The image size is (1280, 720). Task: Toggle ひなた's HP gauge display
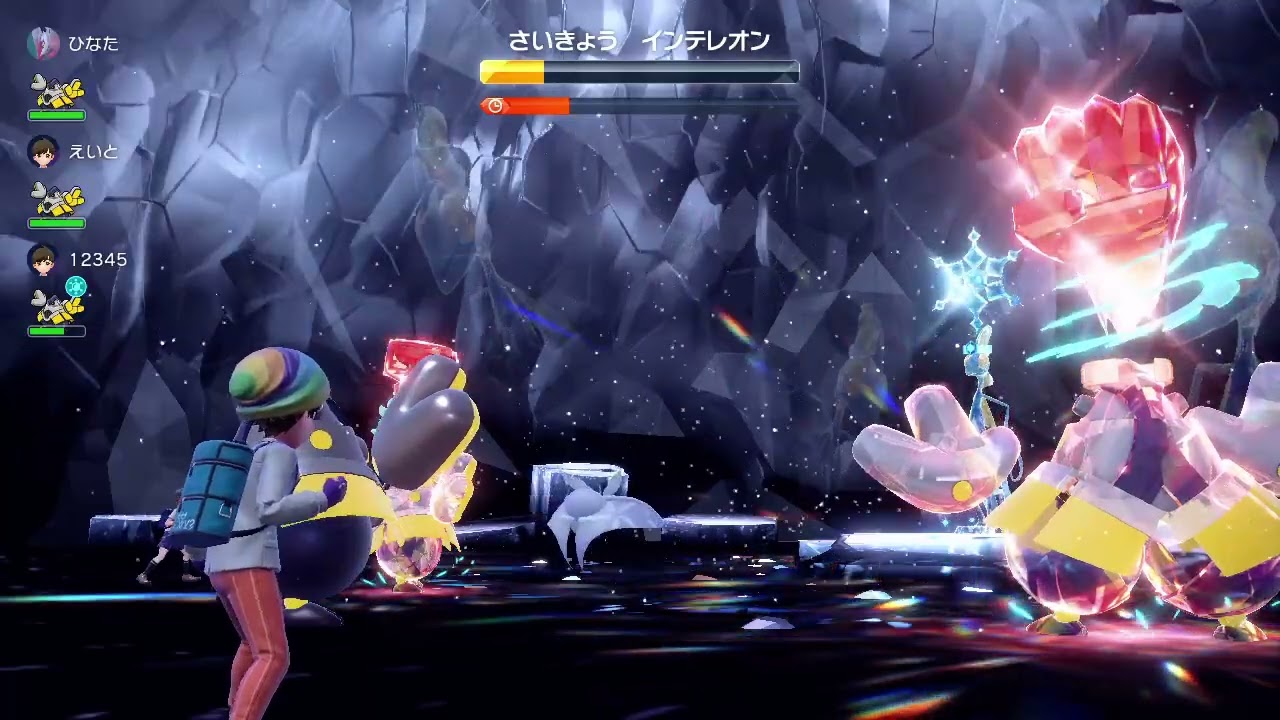[x=57, y=117]
